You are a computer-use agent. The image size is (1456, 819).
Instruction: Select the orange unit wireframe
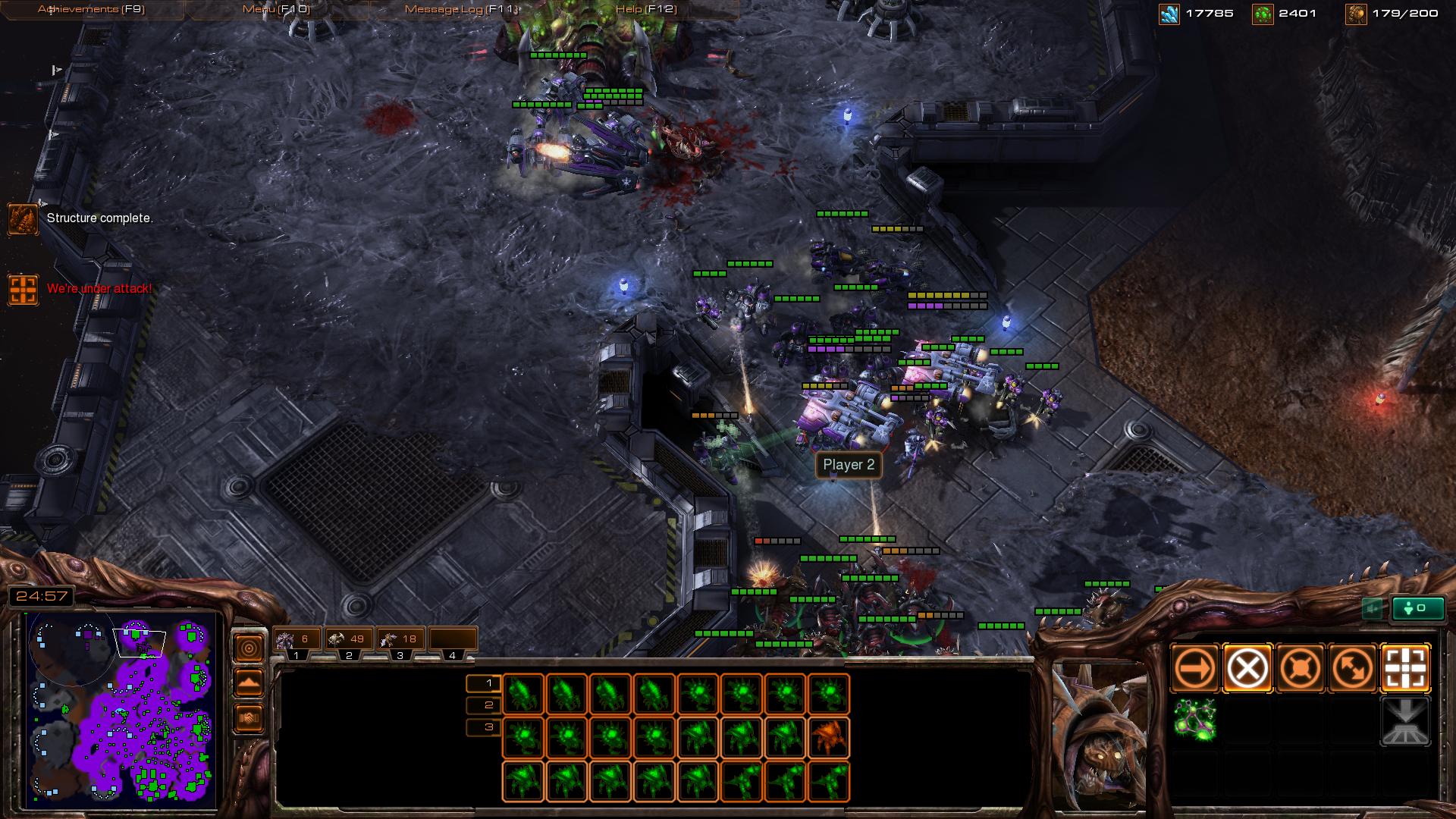click(x=829, y=738)
